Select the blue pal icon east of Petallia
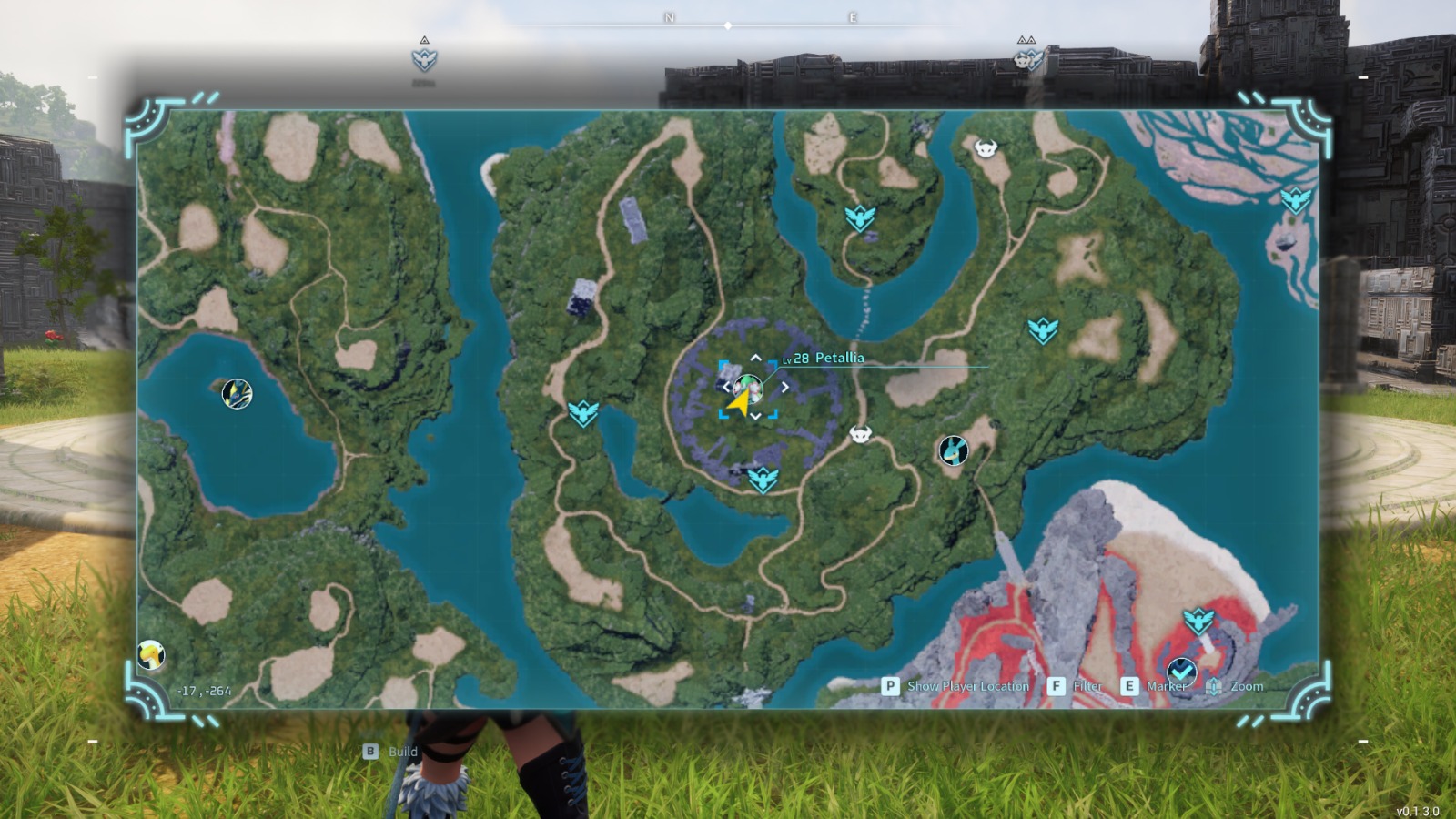This screenshot has height=819, width=1456. pyautogui.click(x=954, y=450)
